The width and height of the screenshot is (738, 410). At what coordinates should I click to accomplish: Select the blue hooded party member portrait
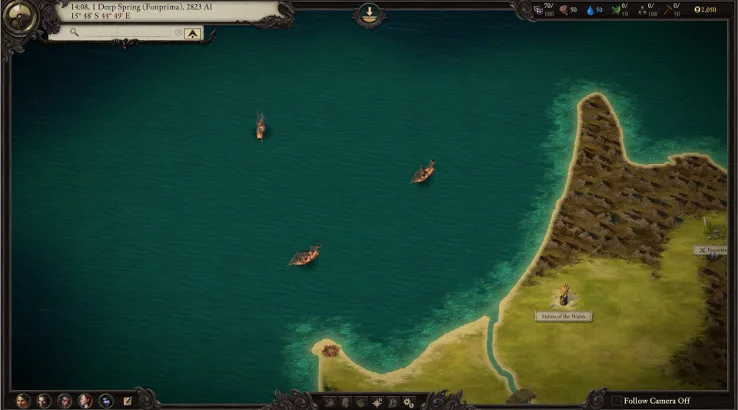[106, 400]
